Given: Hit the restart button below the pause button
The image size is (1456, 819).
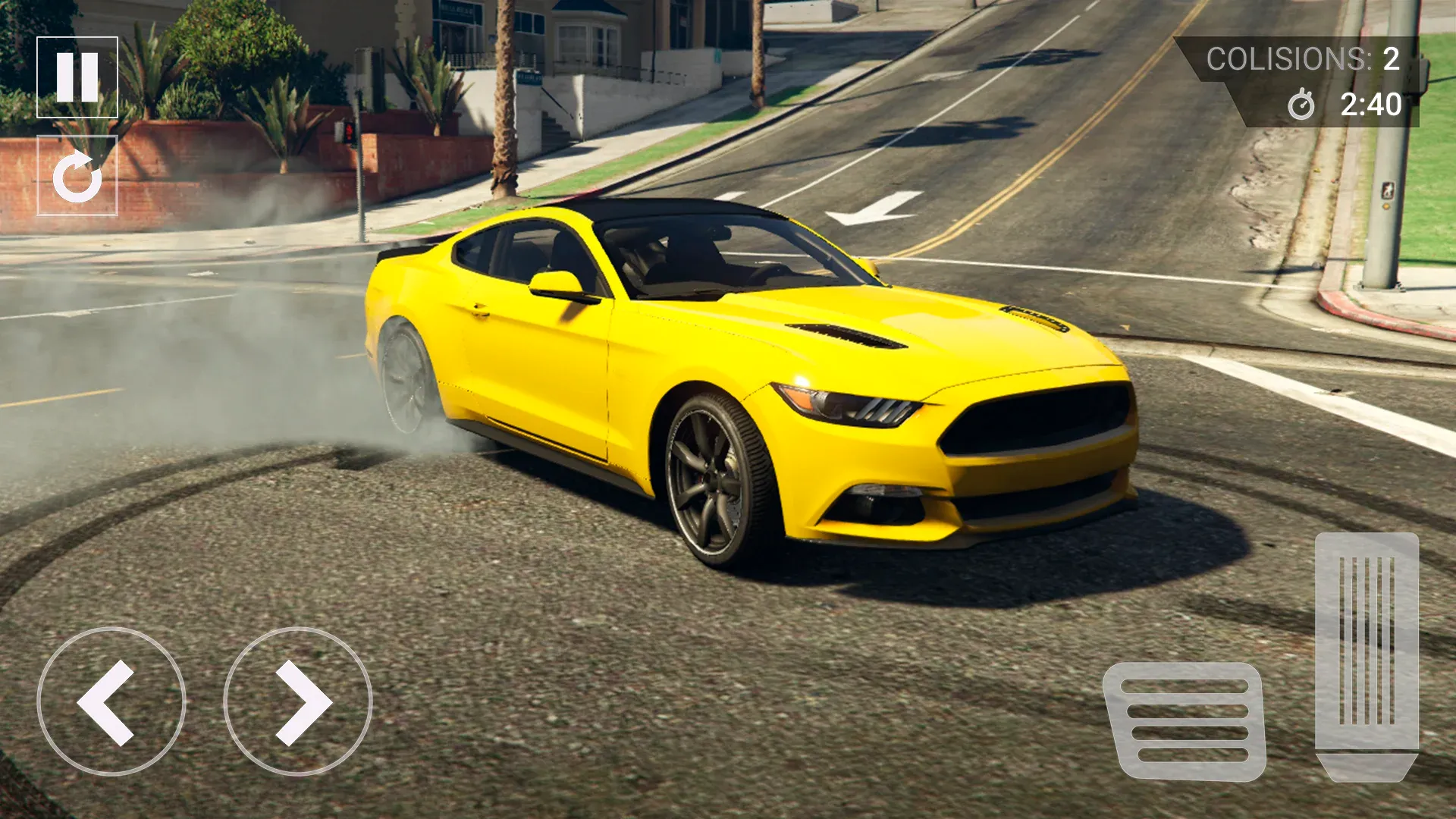Looking at the screenshot, I should pos(77,174).
